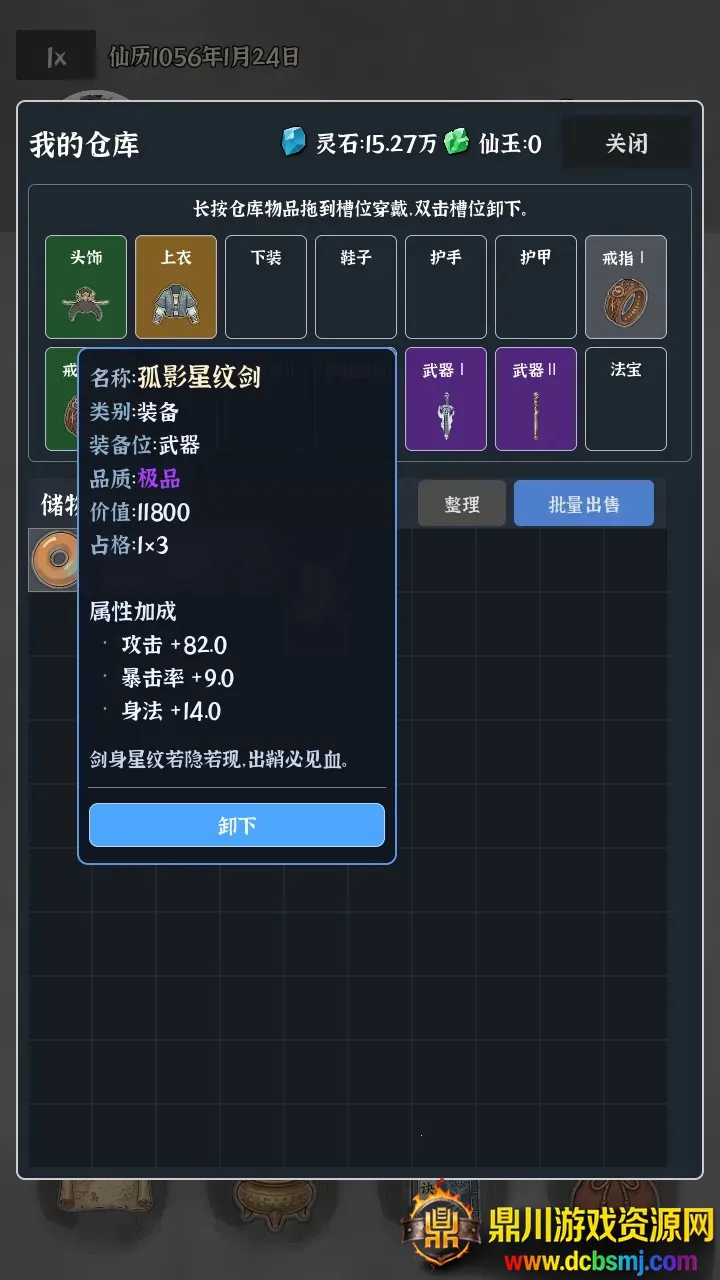Select the 武器 I sword slot
Screen dimensions: 720x1280
[x=446, y=399]
